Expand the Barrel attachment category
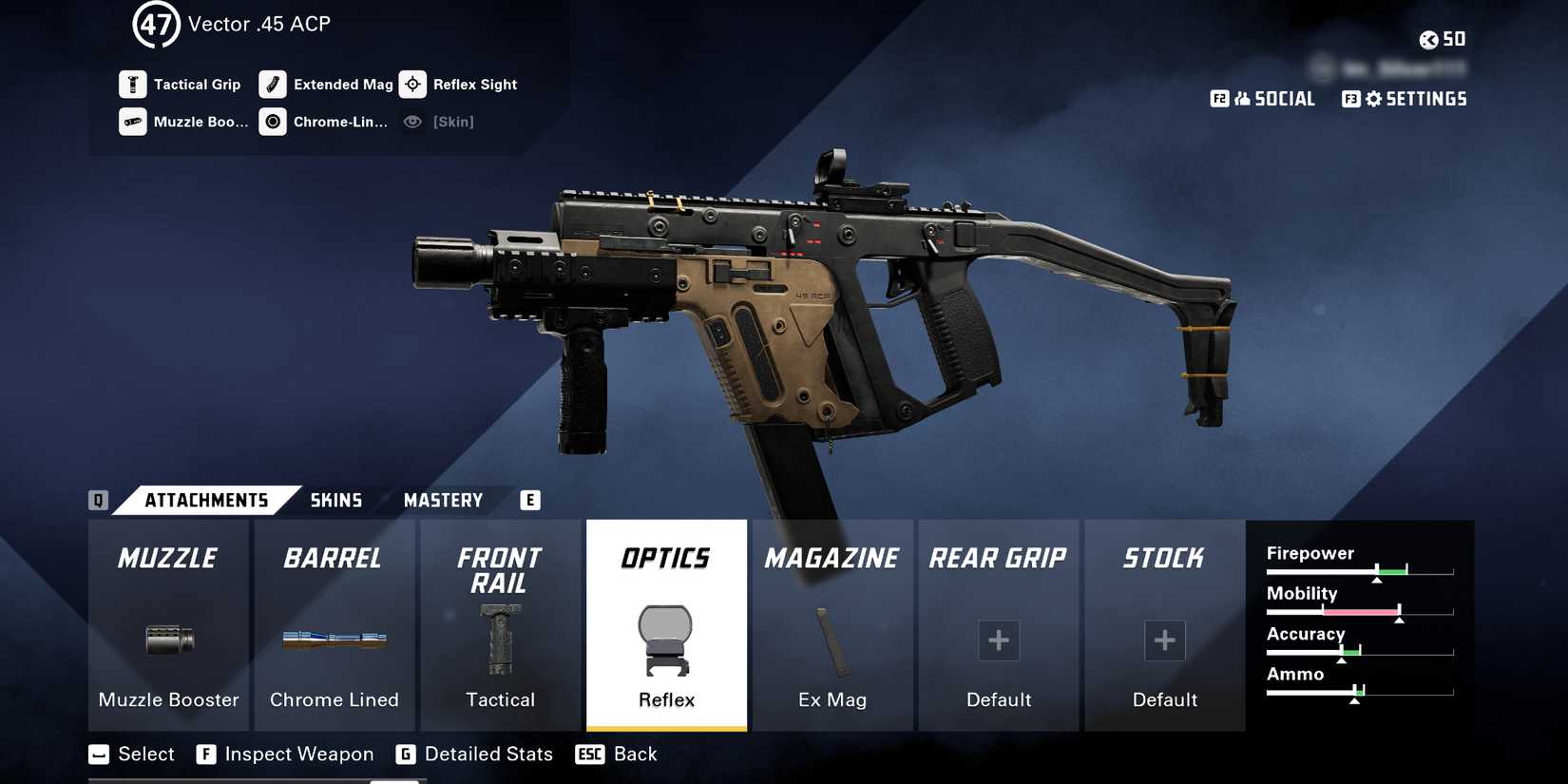1568x784 pixels. click(335, 559)
